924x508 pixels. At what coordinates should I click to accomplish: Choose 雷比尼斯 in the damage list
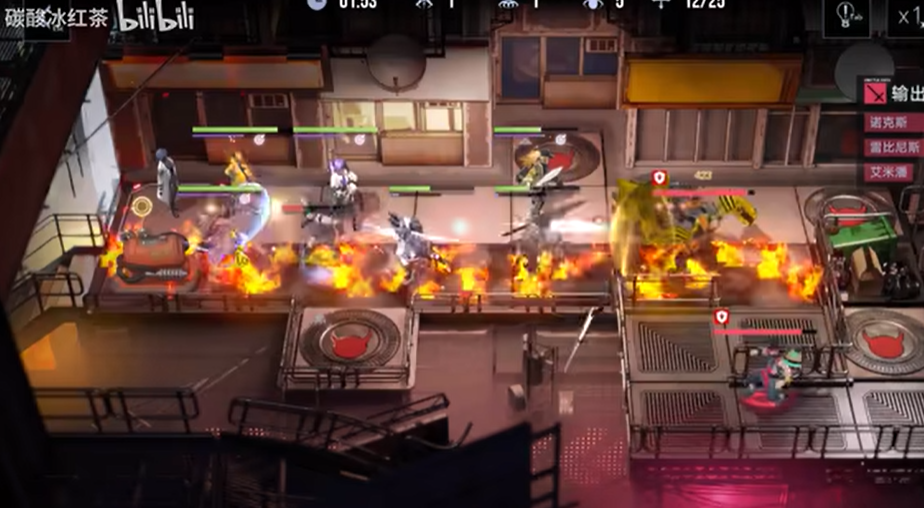coord(893,147)
